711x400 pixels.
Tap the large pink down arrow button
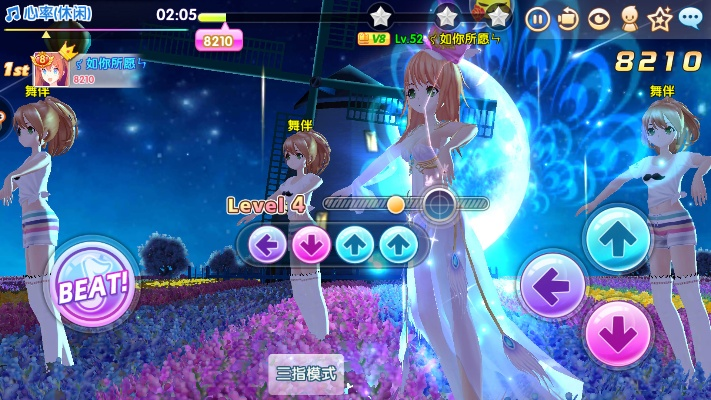[x=617, y=334]
